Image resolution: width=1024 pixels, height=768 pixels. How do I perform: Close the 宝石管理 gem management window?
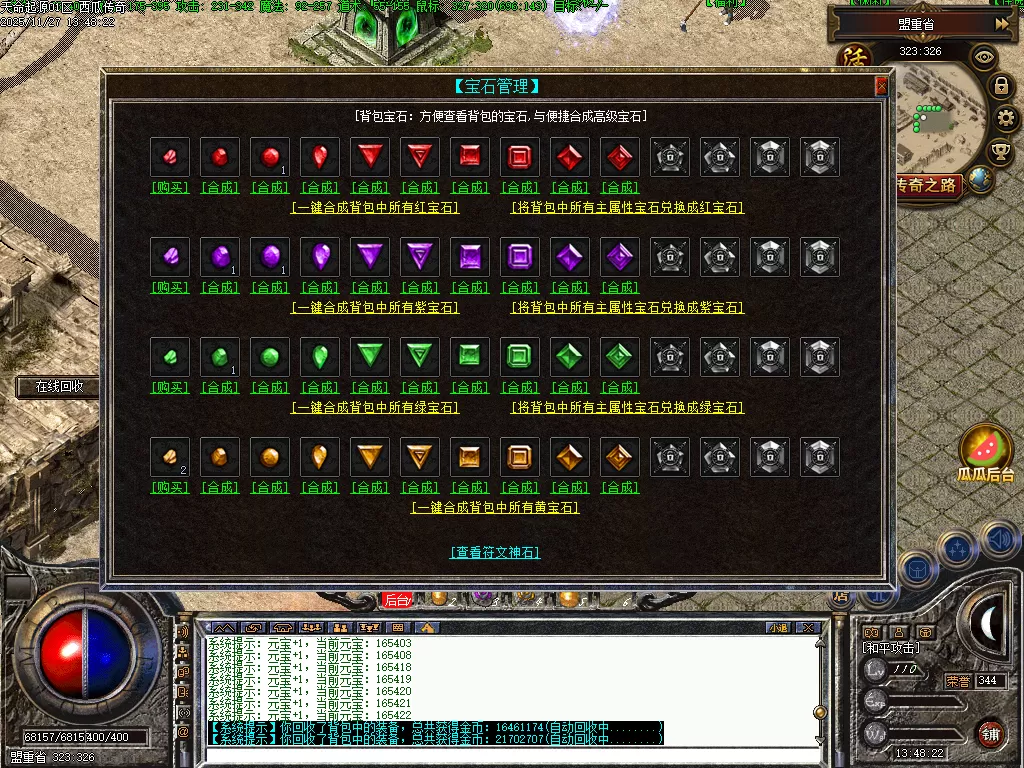[x=881, y=87]
